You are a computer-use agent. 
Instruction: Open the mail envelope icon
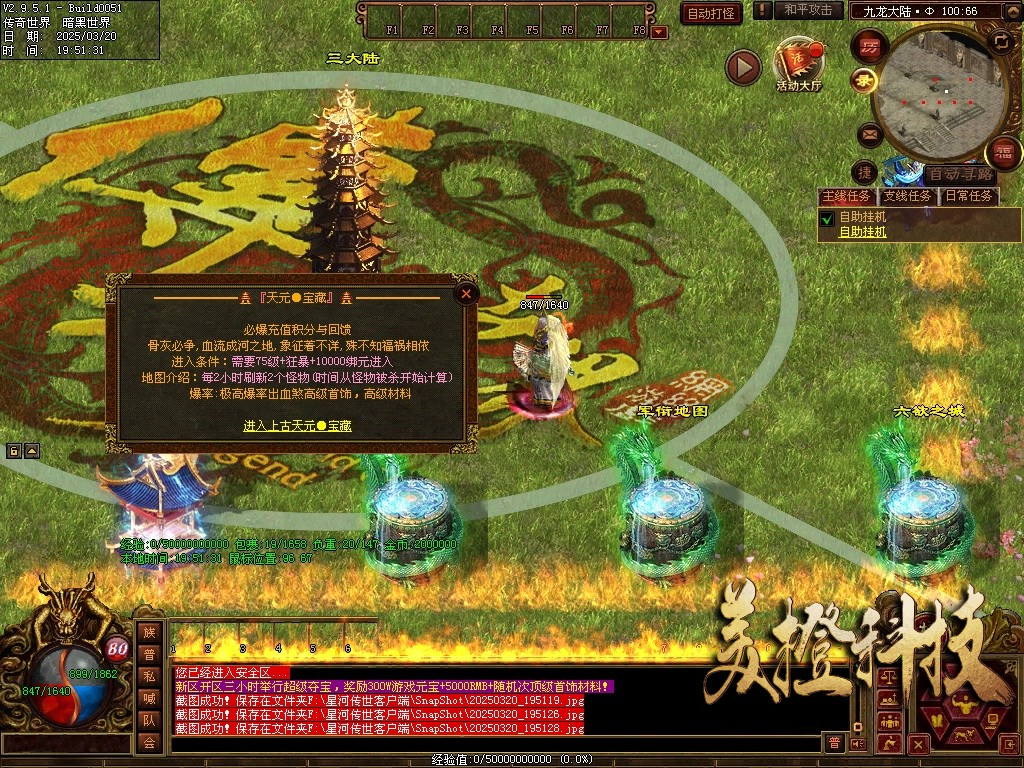(x=868, y=133)
